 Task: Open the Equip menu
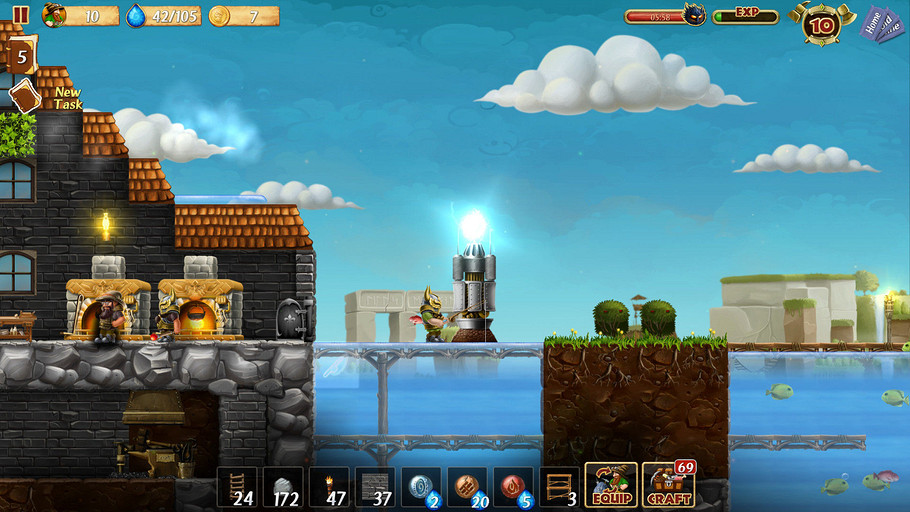tap(611, 486)
